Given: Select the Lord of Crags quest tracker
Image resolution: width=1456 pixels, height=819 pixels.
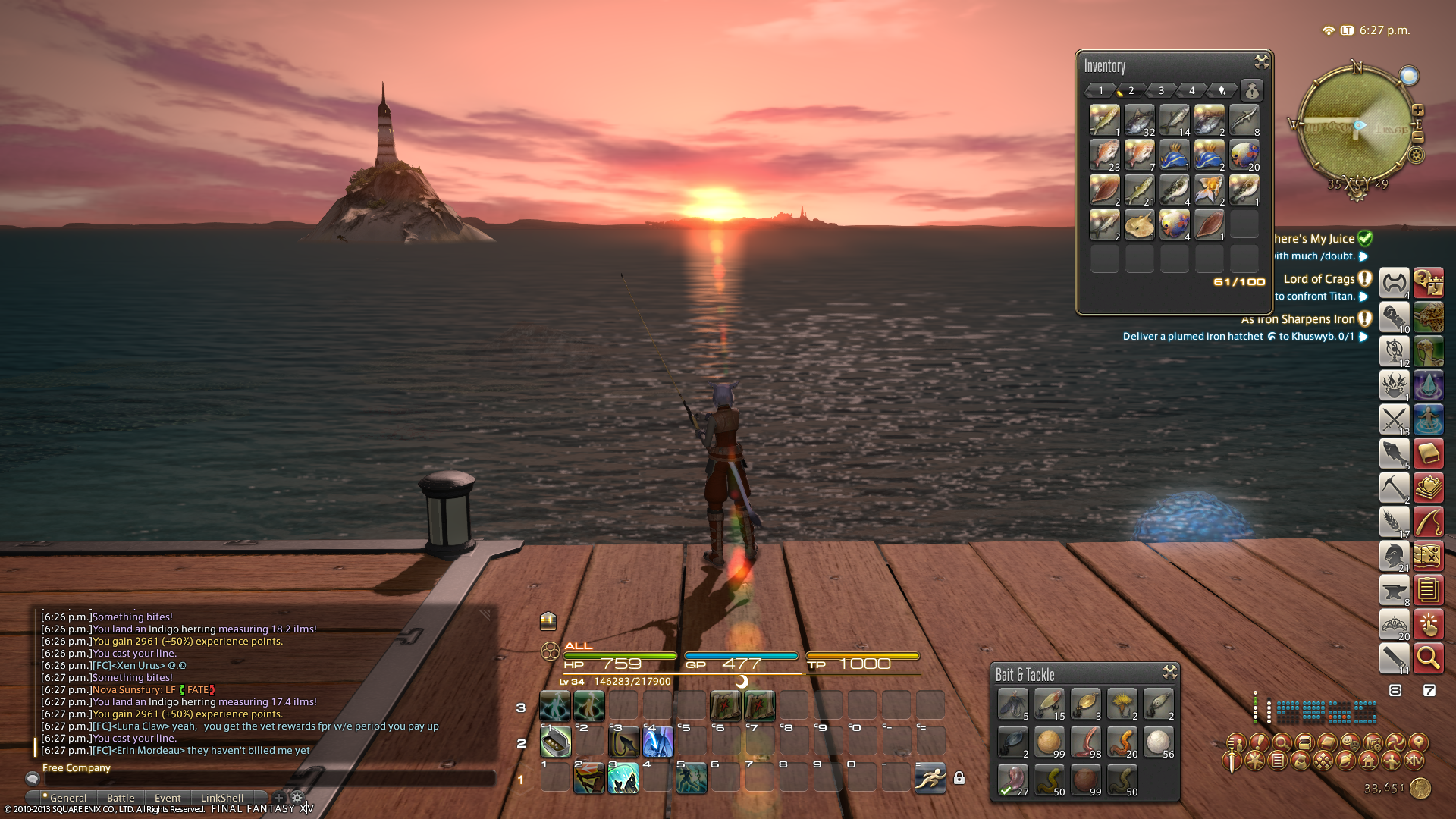Looking at the screenshot, I should 1319,279.
